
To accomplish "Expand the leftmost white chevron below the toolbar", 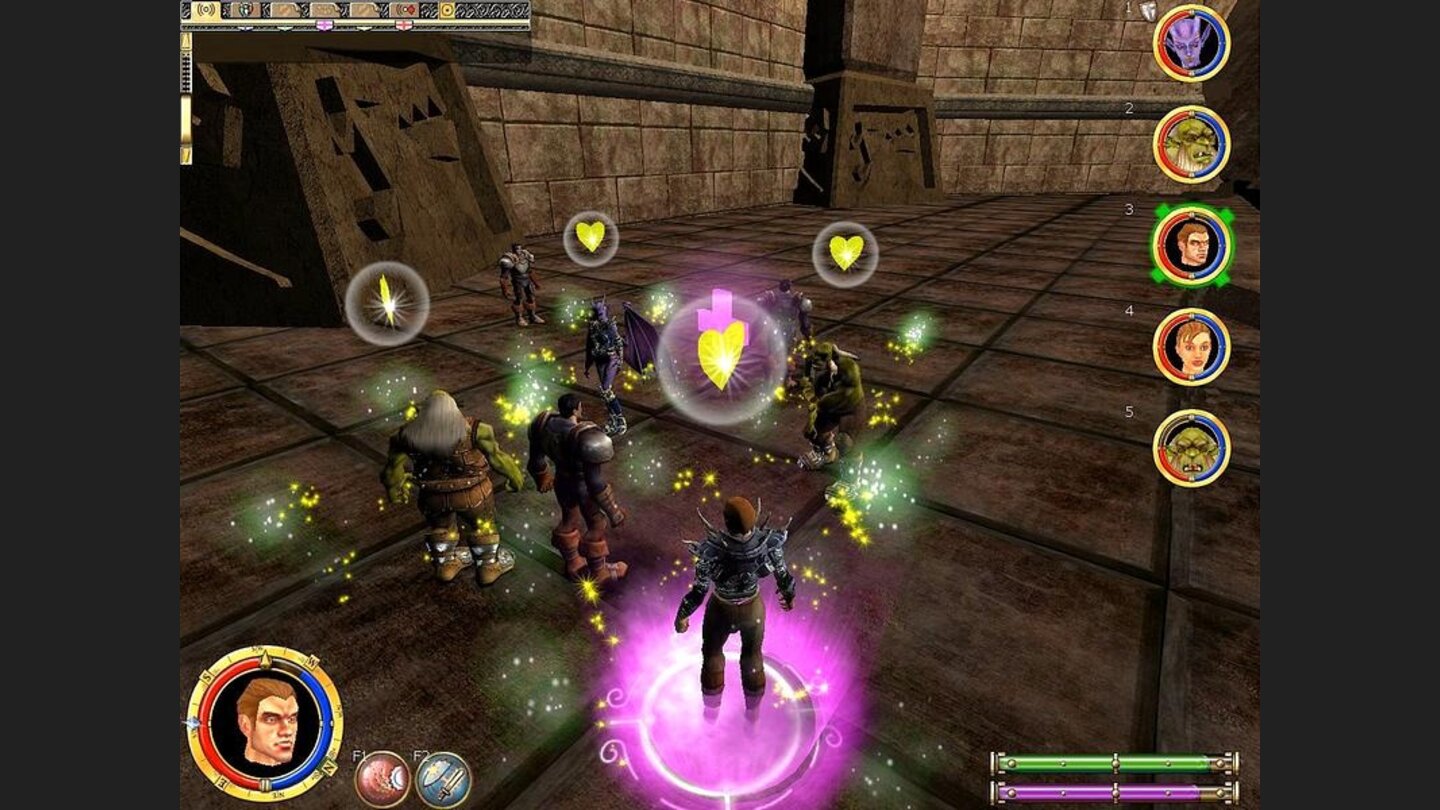I will [243, 26].
